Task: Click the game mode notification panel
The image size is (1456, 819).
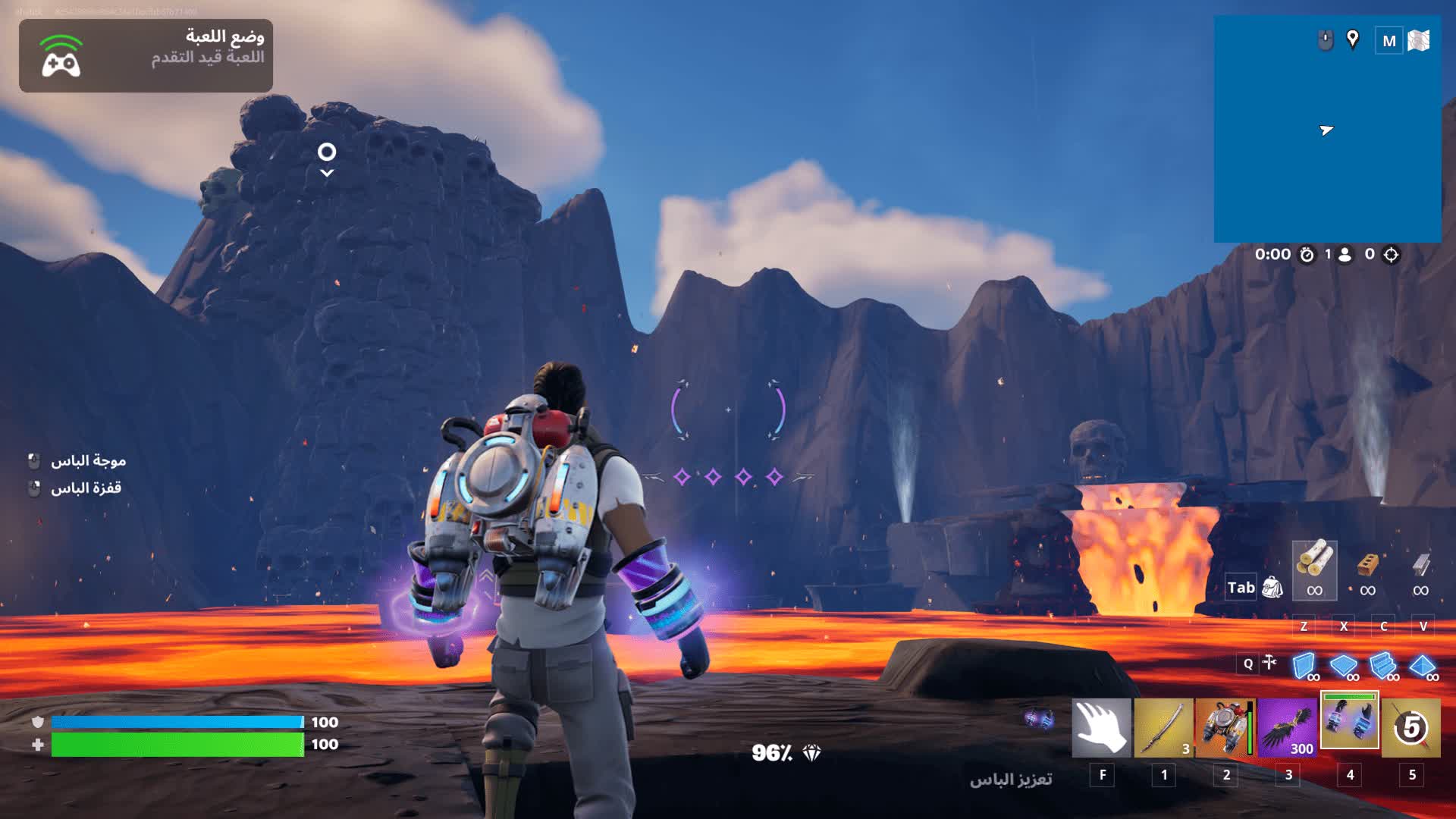Action: pos(146,55)
